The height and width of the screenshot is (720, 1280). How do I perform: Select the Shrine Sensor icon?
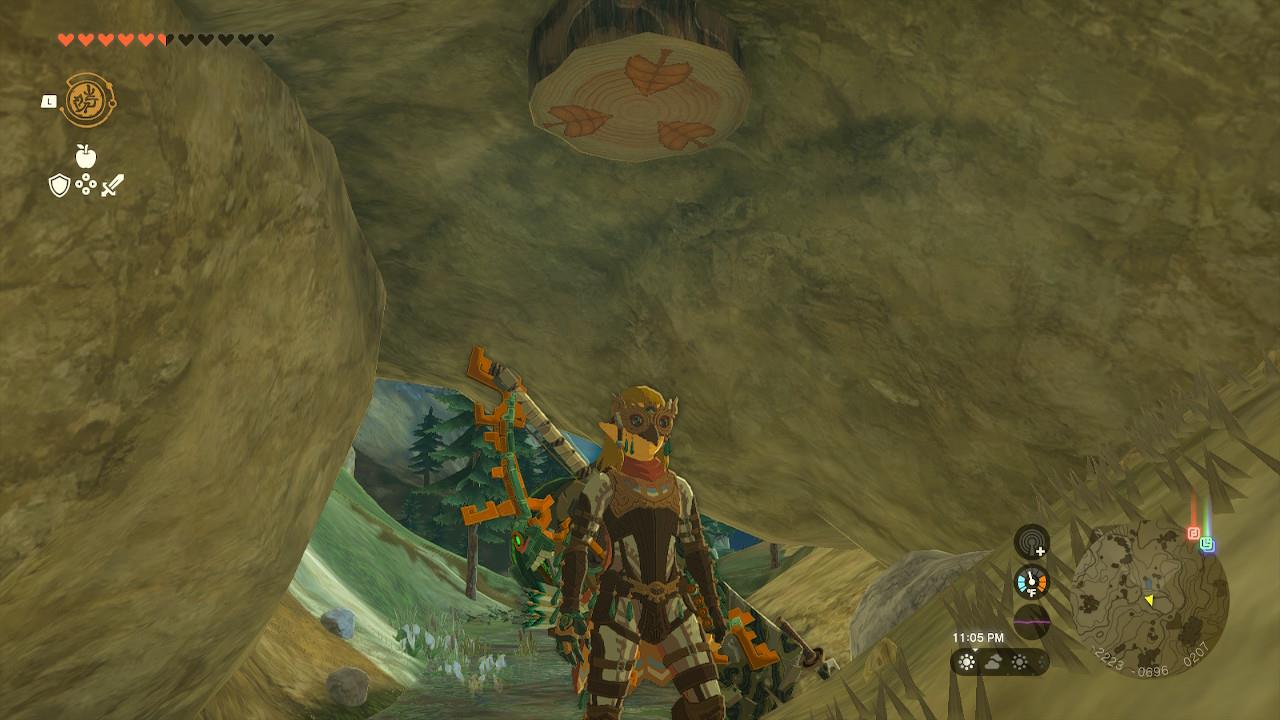tap(1031, 542)
